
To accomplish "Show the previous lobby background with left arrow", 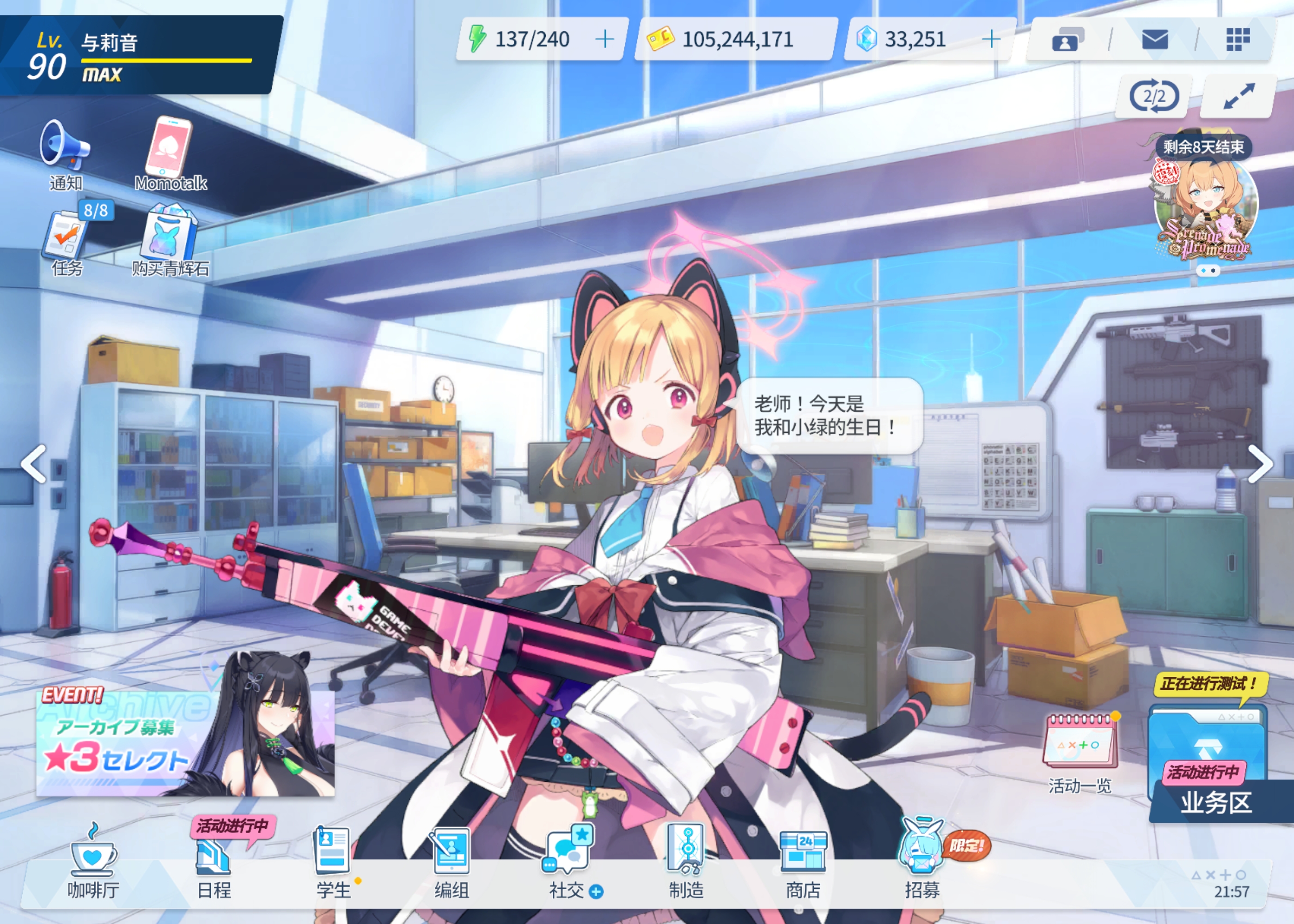I will [x=34, y=464].
